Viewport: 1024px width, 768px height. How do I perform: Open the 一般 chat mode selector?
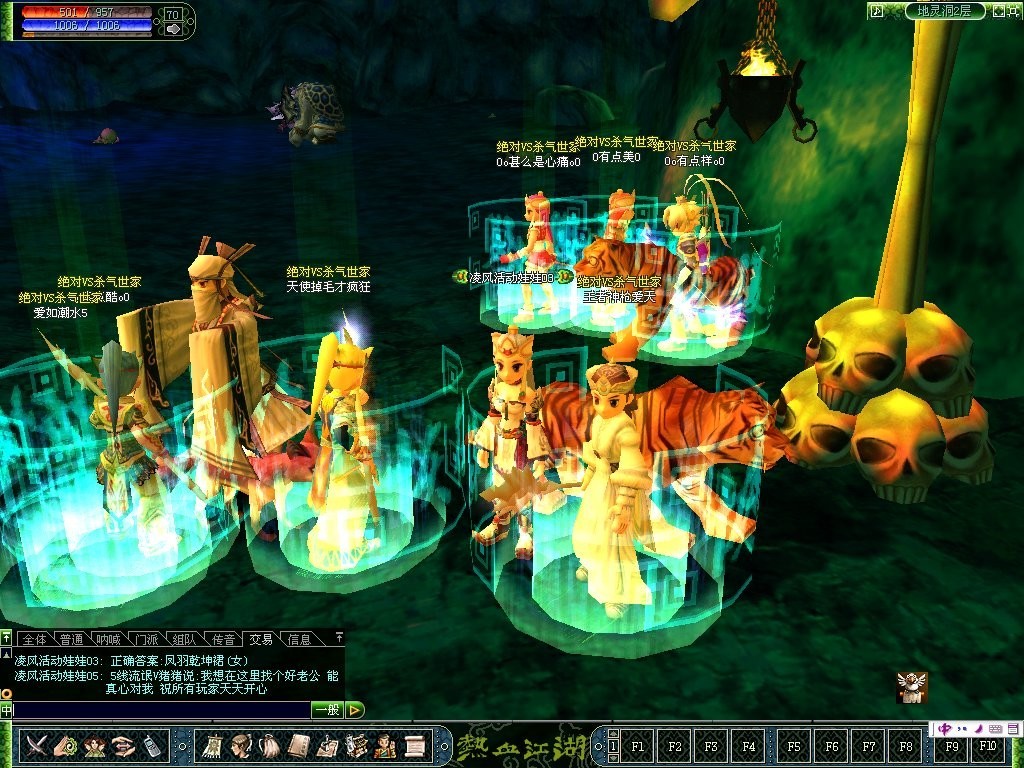(326, 710)
